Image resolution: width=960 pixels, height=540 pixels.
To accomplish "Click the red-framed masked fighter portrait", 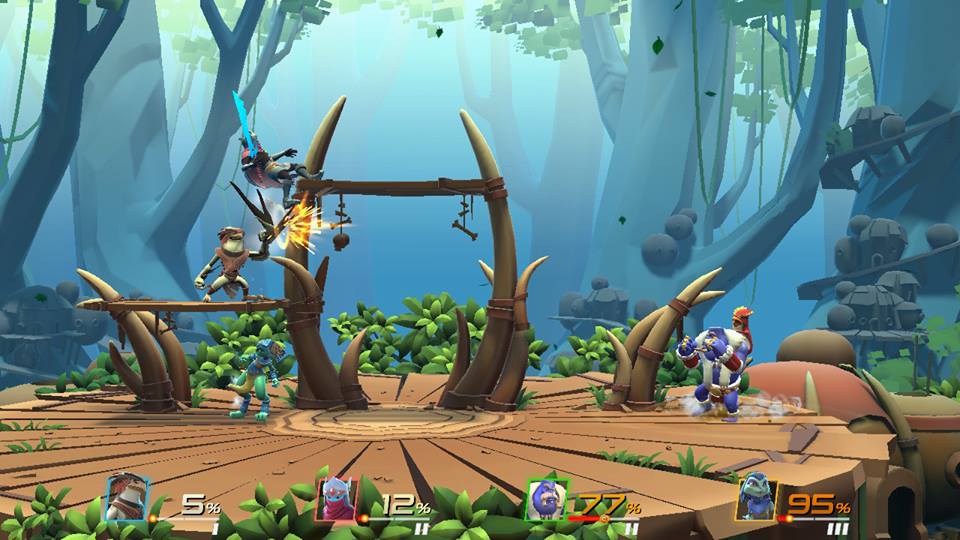I will [337, 499].
